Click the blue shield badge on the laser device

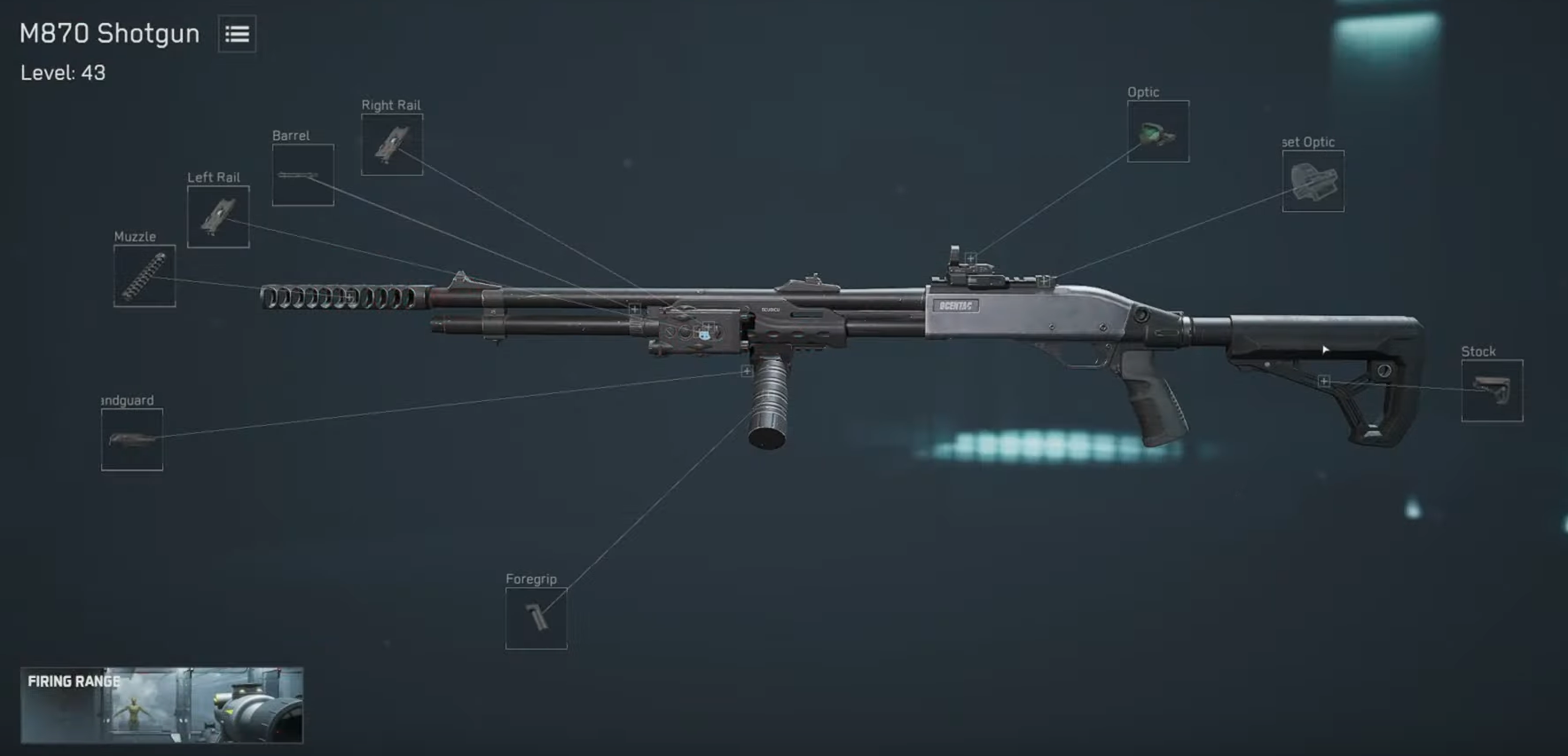(x=704, y=335)
